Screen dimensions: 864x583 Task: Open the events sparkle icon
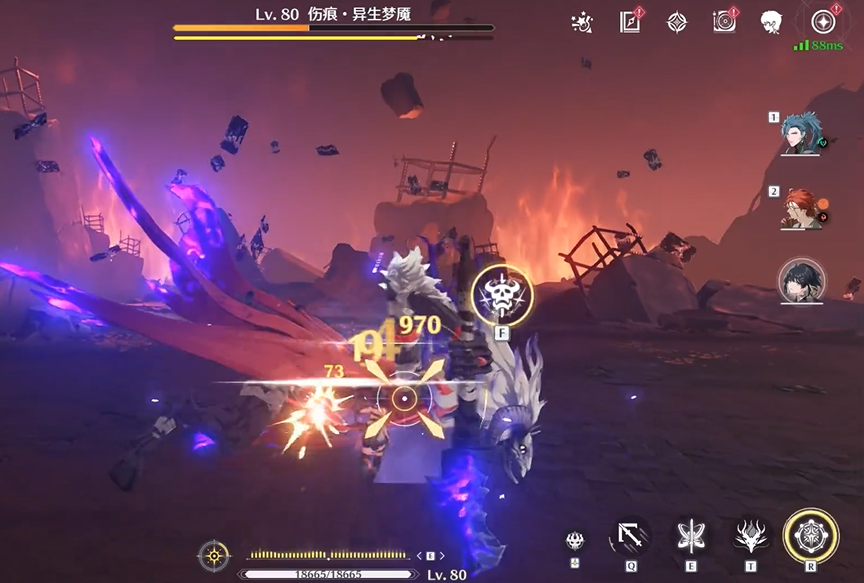[x=581, y=22]
